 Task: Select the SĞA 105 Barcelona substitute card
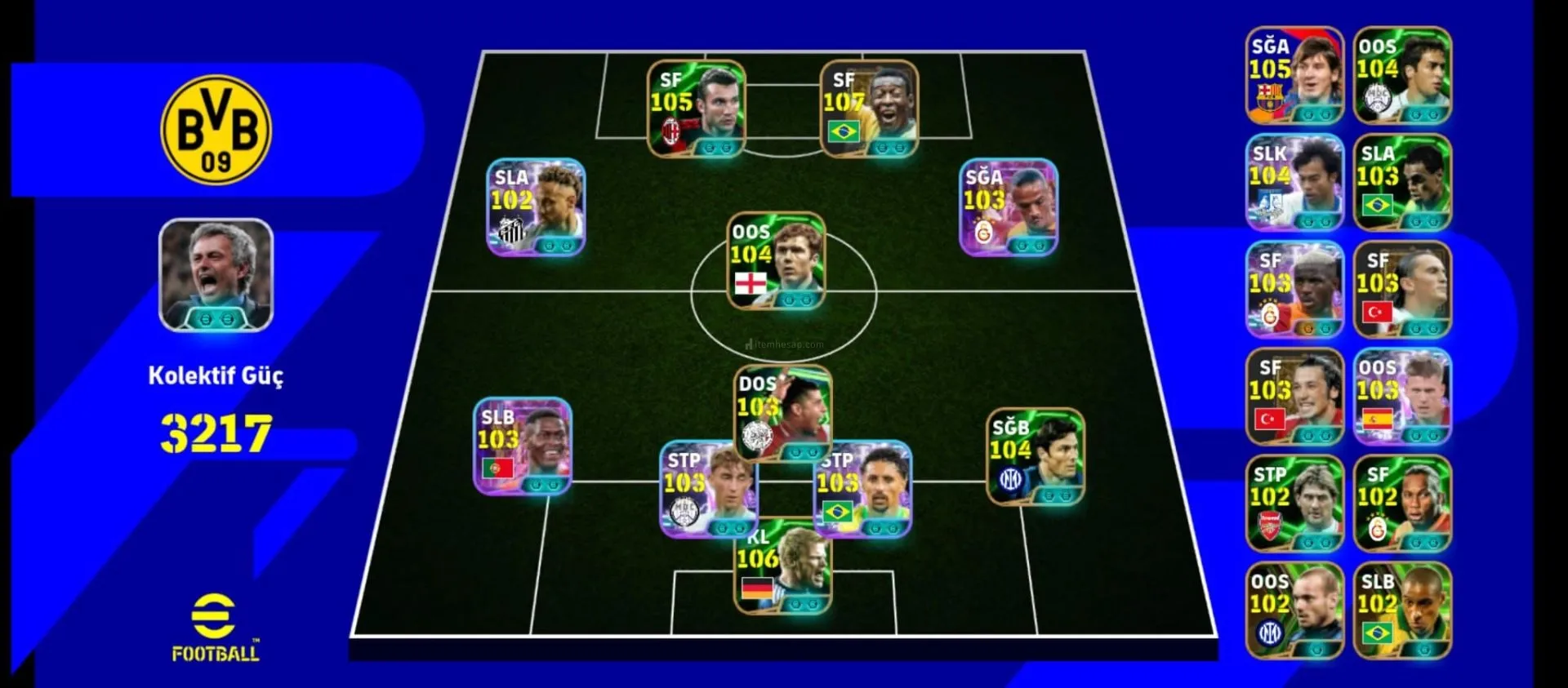(x=1294, y=75)
